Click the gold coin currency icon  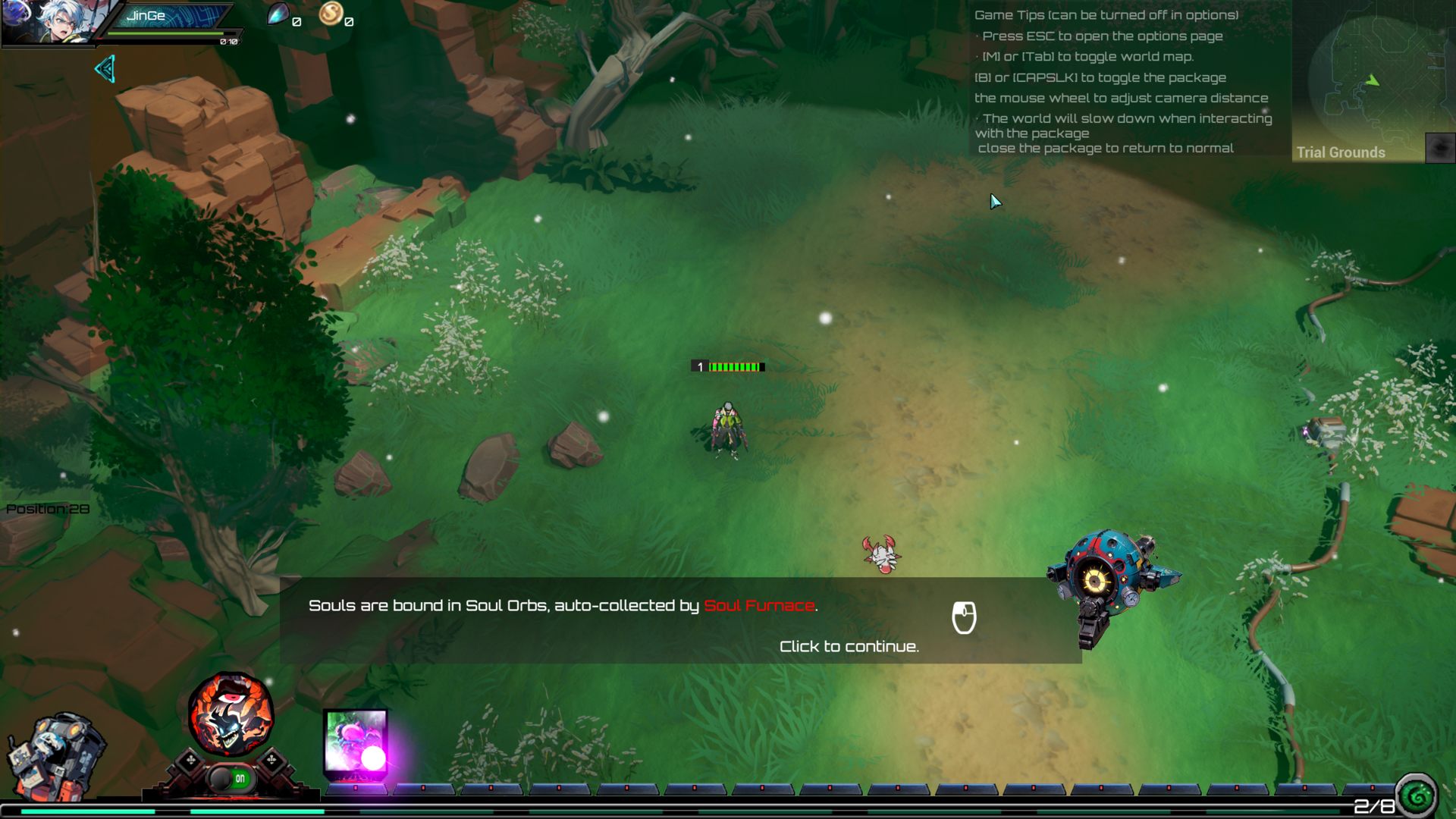pyautogui.click(x=330, y=13)
